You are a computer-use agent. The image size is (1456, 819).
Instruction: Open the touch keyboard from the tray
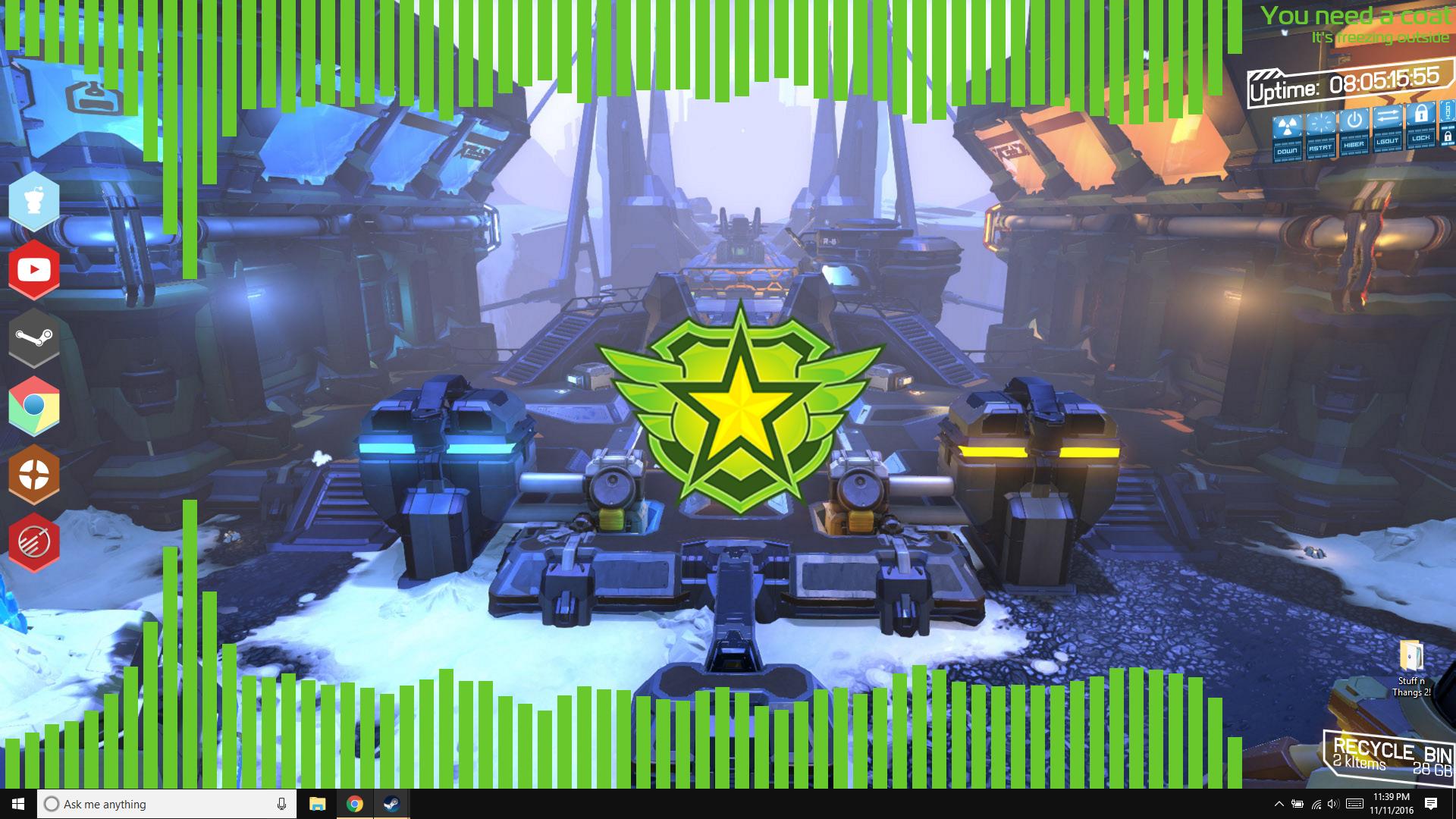coord(1355,804)
